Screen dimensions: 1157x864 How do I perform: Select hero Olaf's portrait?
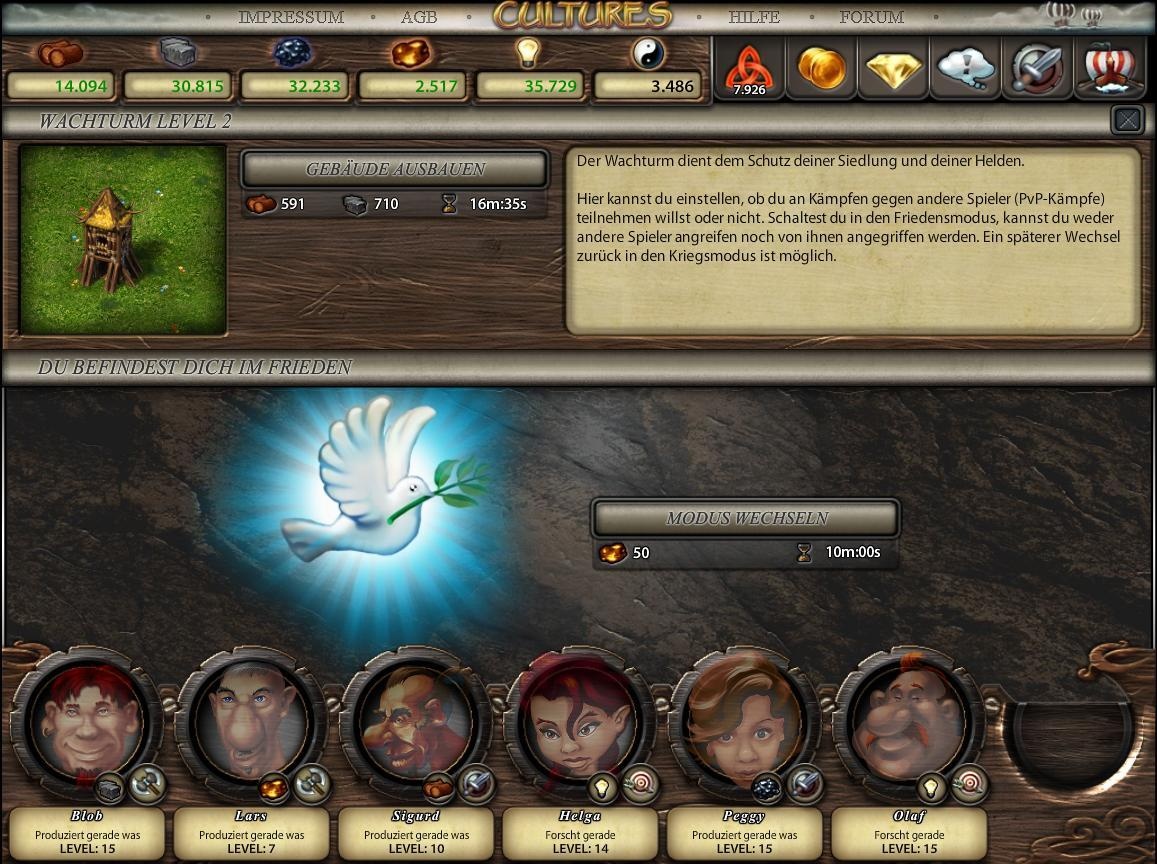coord(907,720)
